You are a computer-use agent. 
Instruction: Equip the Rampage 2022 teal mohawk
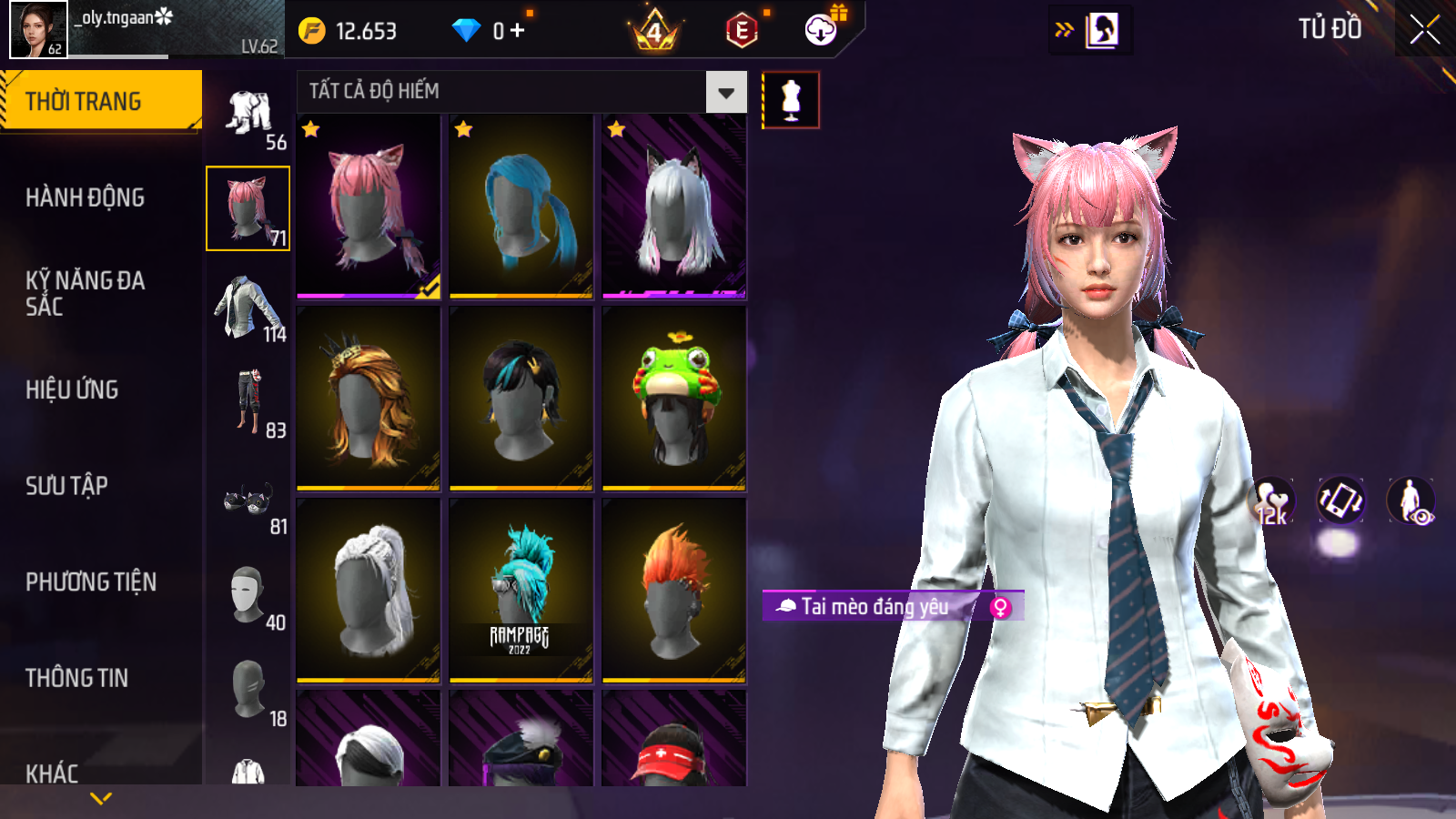click(x=521, y=590)
